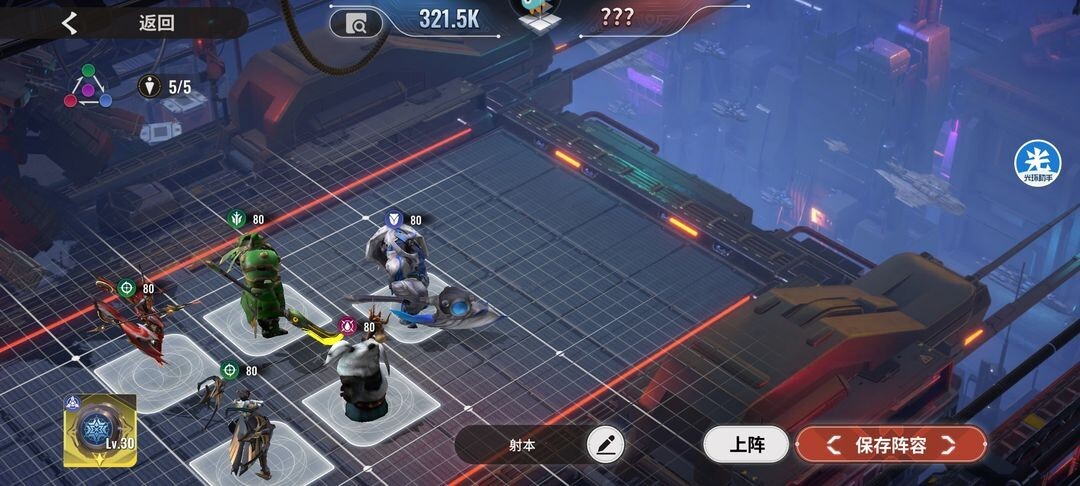The height and width of the screenshot is (486, 1080).
Task: Open the 光环助手 assistant overlay
Action: [1037, 162]
